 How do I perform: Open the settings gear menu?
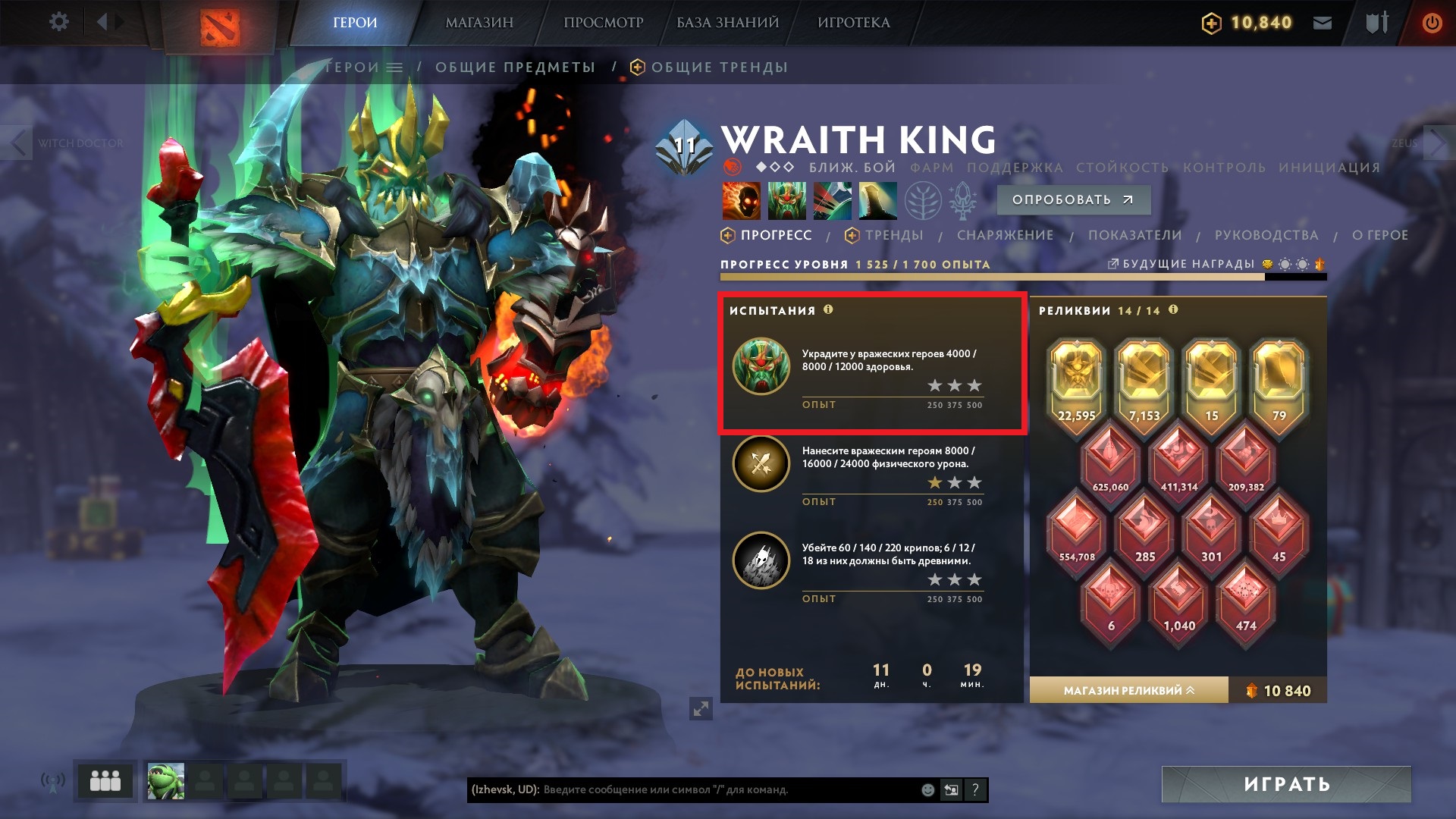point(58,22)
